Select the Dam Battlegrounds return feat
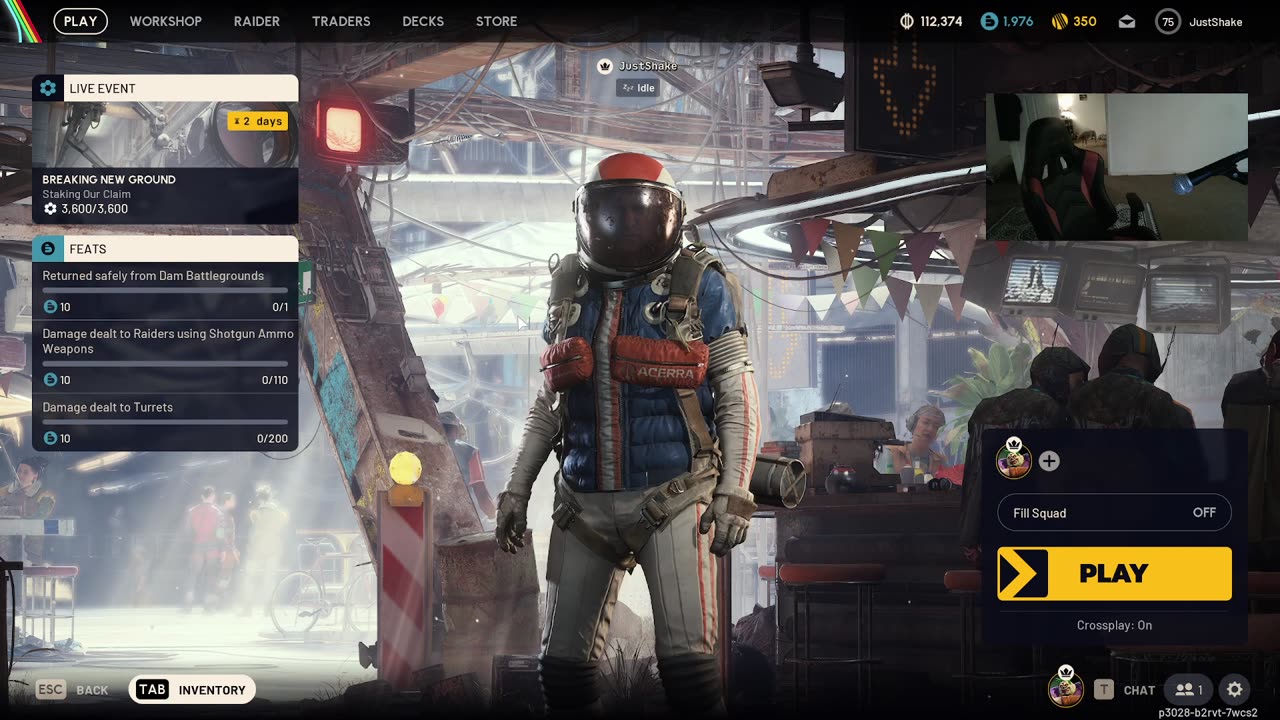This screenshot has width=1280, height=720. pos(165,291)
